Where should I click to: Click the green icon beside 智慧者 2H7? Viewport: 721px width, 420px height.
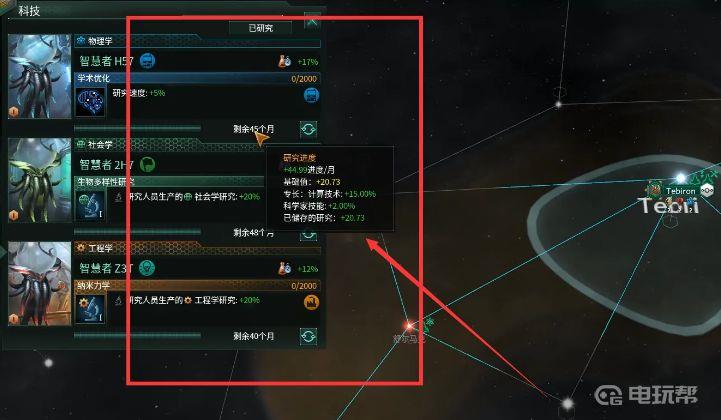pos(146,164)
